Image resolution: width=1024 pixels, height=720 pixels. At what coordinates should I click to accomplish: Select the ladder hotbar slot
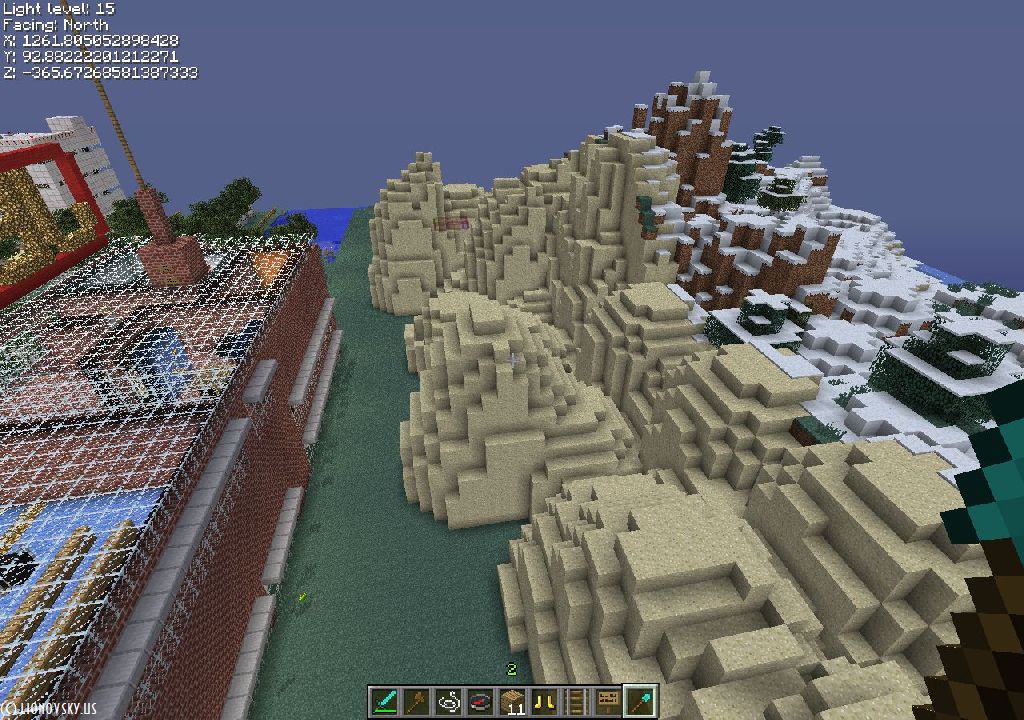[577, 701]
